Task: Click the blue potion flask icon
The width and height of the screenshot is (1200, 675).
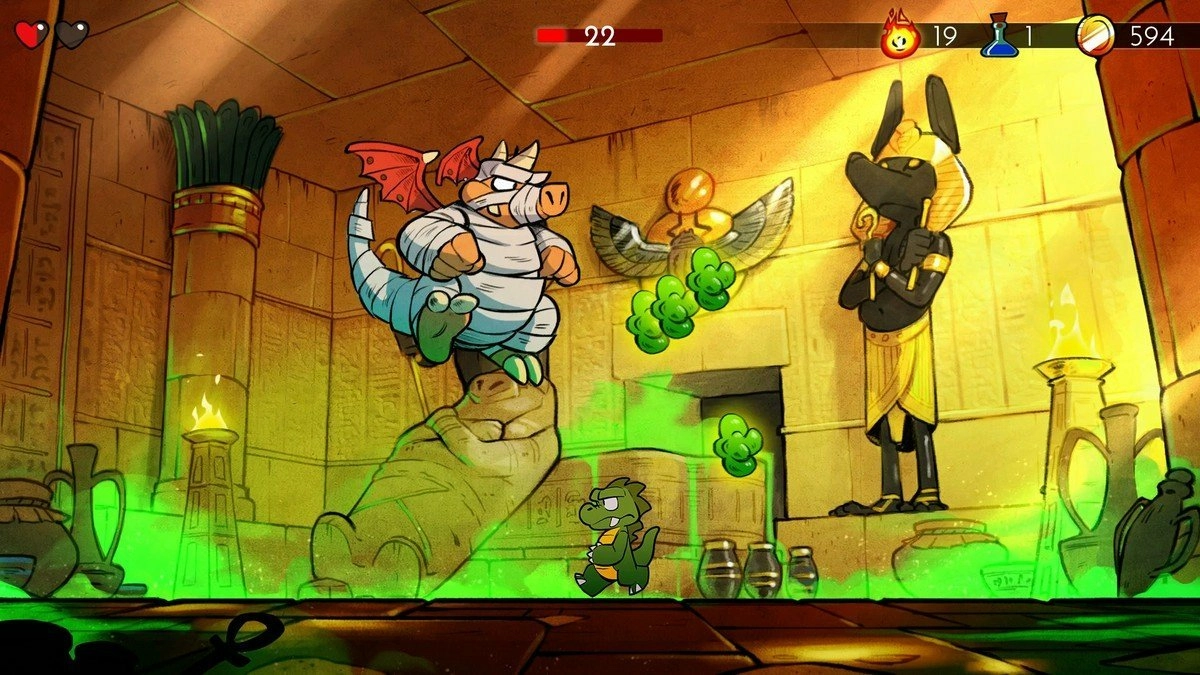Action: point(998,36)
